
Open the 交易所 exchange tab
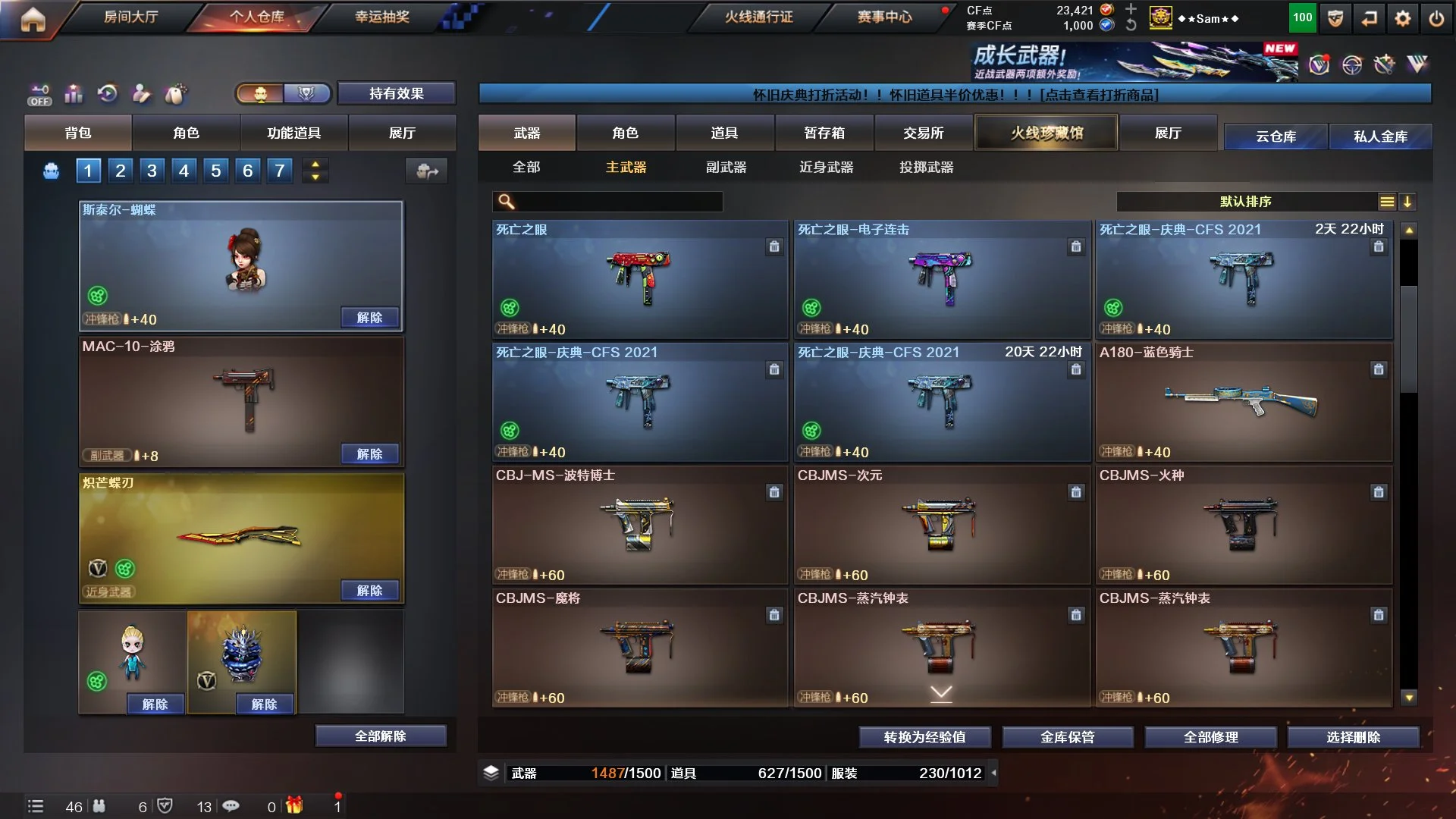pos(923,133)
